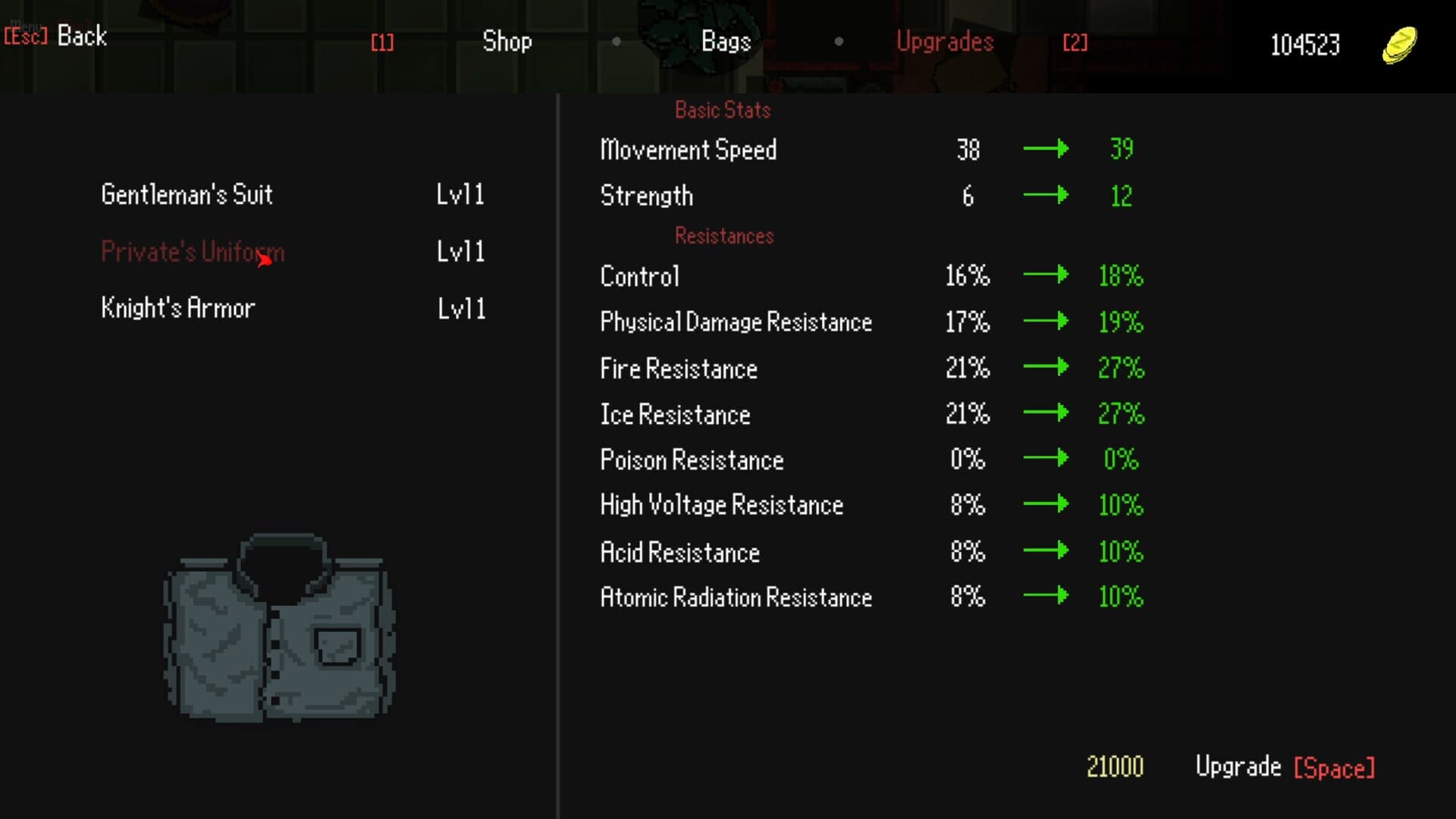This screenshot has width=1456, height=819.
Task: Select the Knight's Armor entry
Action: tap(177, 307)
